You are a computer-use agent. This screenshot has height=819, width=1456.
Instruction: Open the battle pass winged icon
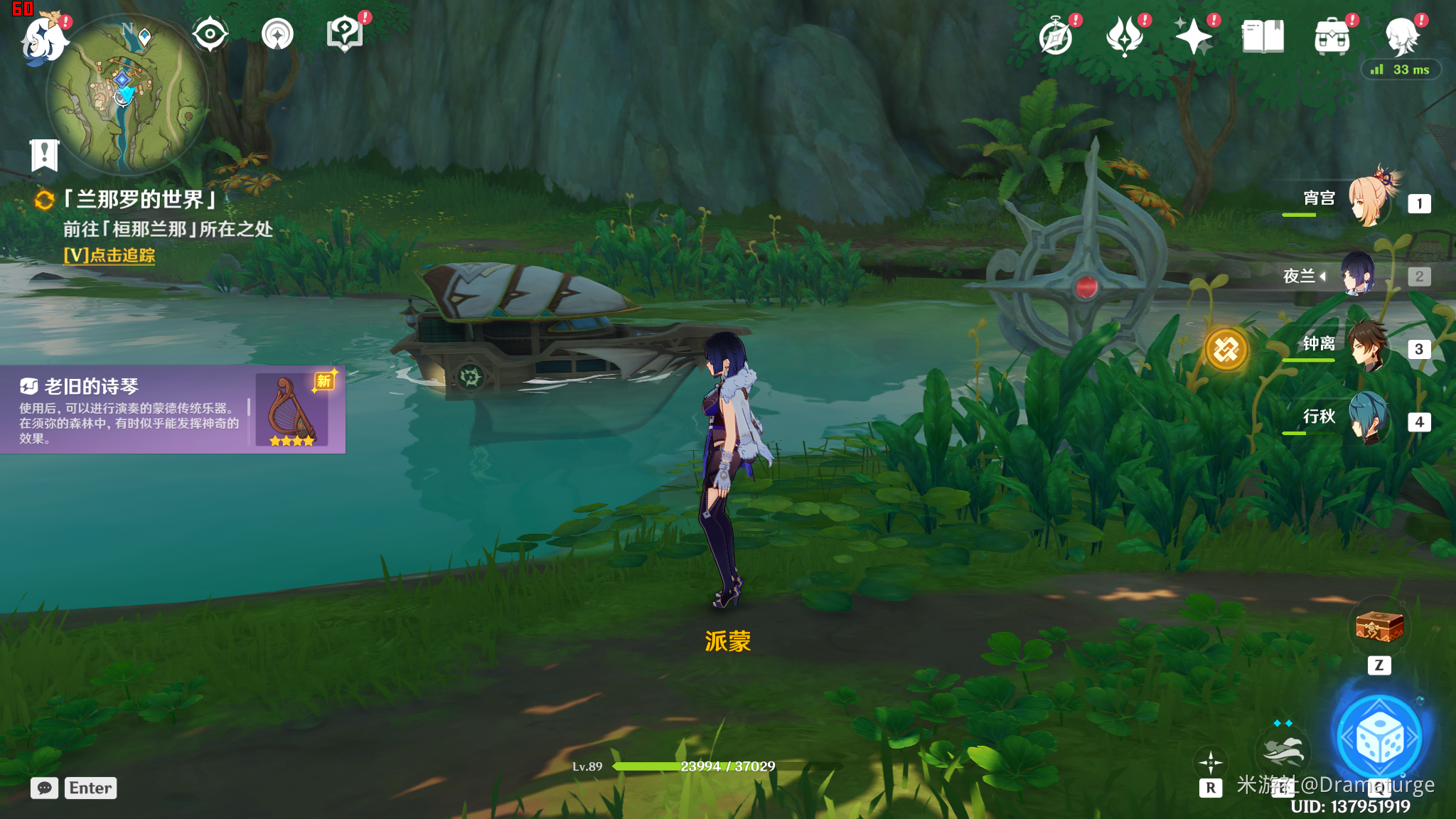[x=1125, y=36]
